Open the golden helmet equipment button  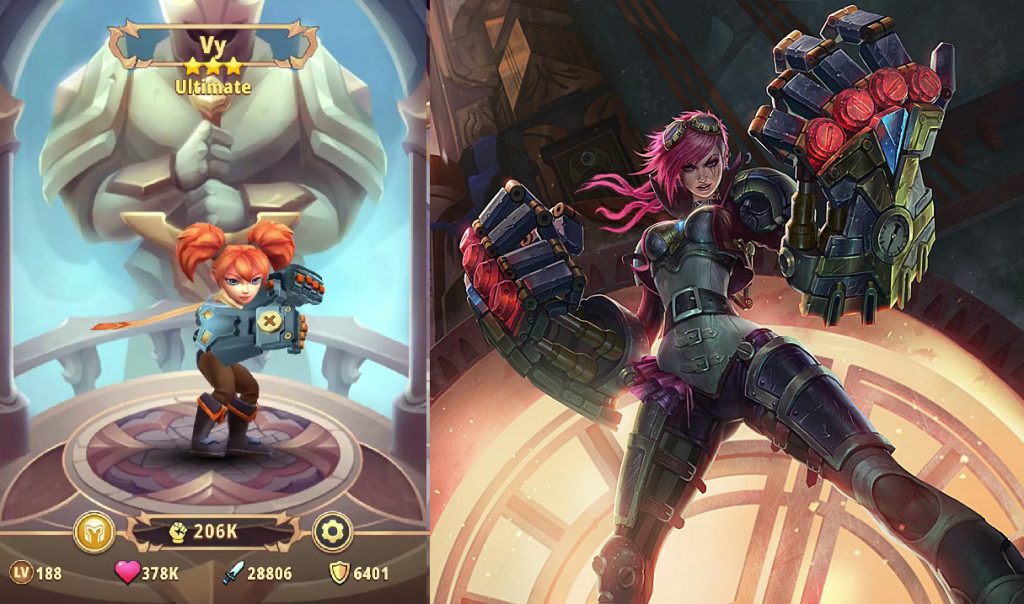94,532
